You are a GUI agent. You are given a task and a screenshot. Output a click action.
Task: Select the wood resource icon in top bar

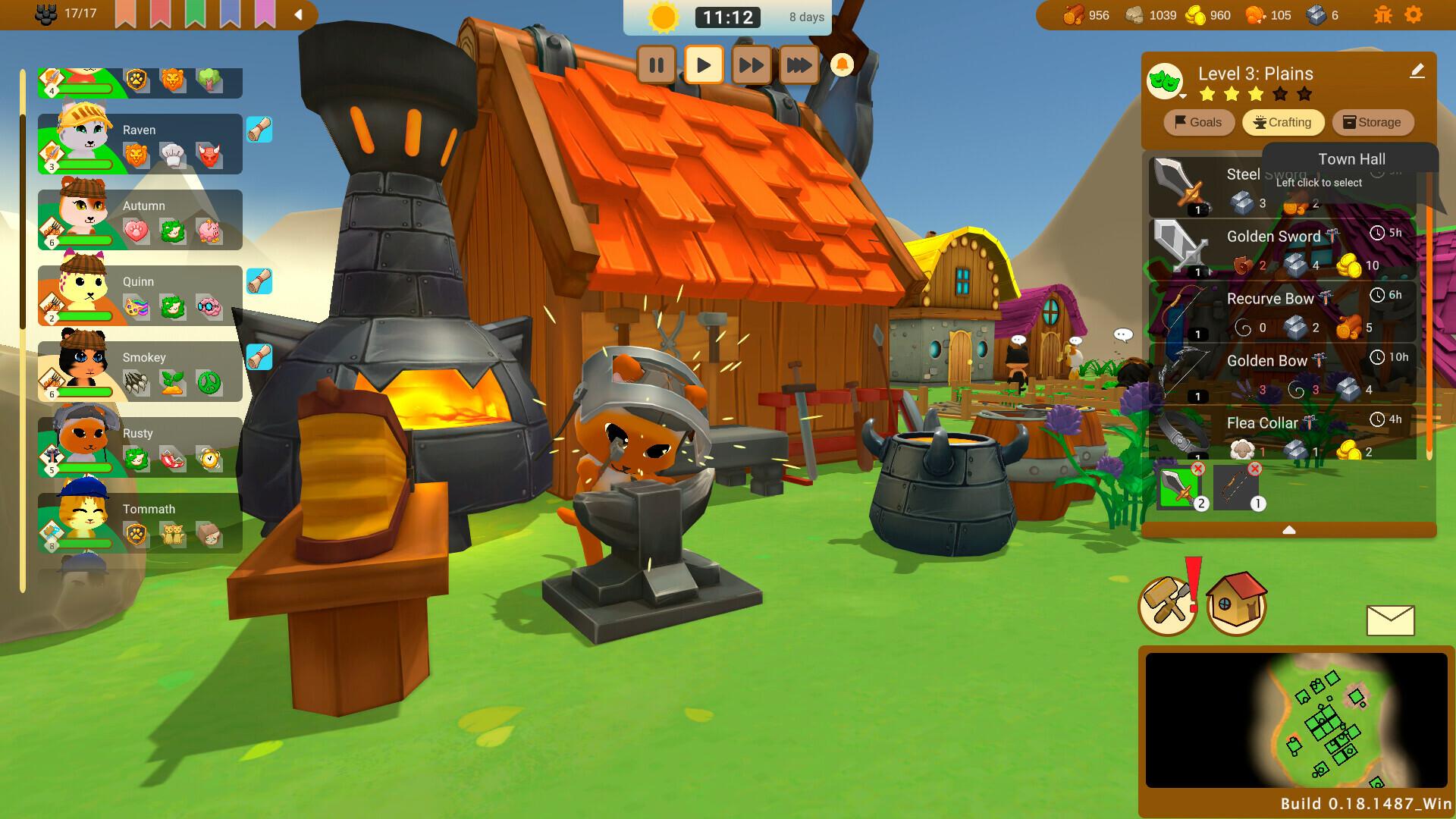click(x=1072, y=14)
